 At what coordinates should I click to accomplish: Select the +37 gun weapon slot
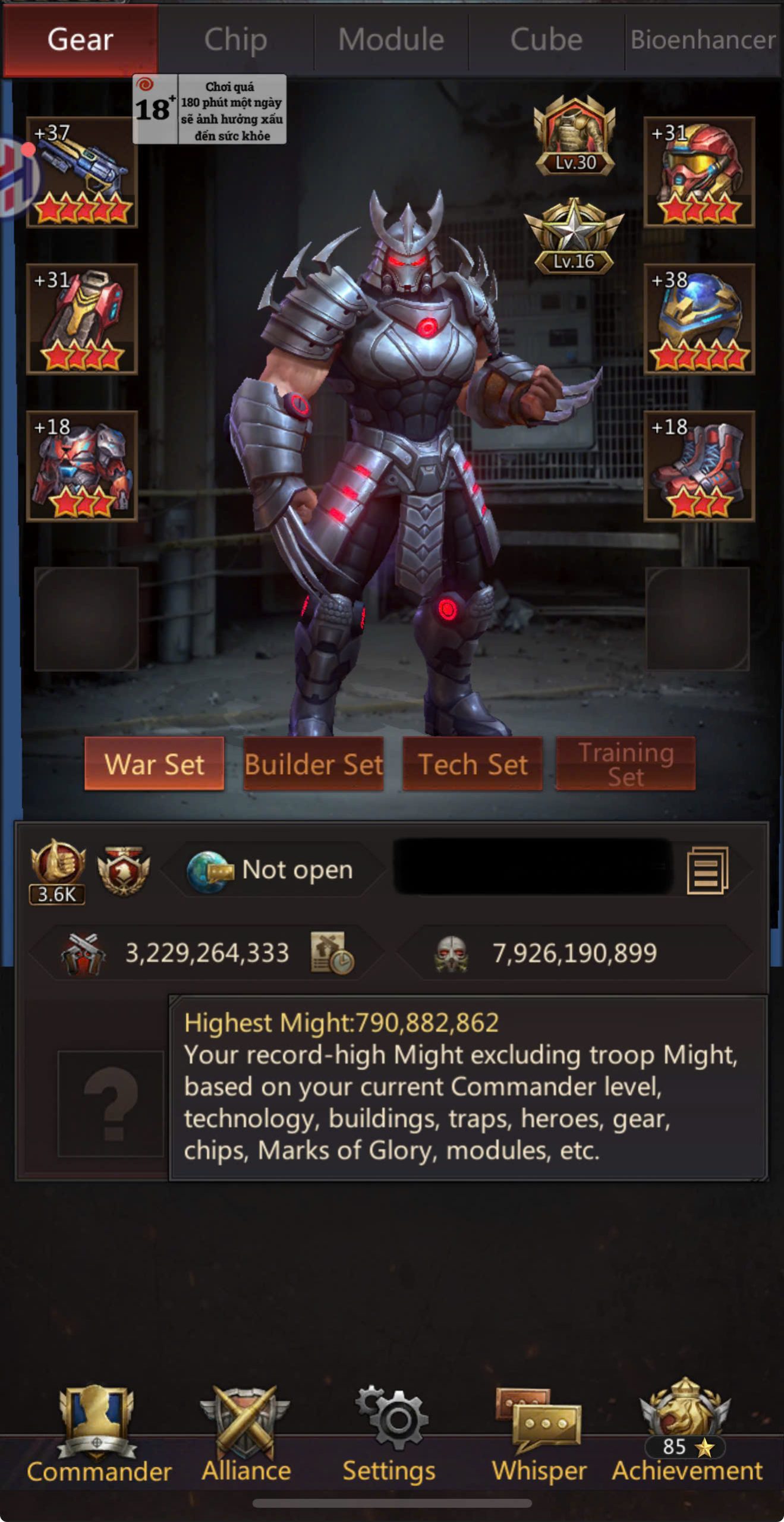point(82,172)
